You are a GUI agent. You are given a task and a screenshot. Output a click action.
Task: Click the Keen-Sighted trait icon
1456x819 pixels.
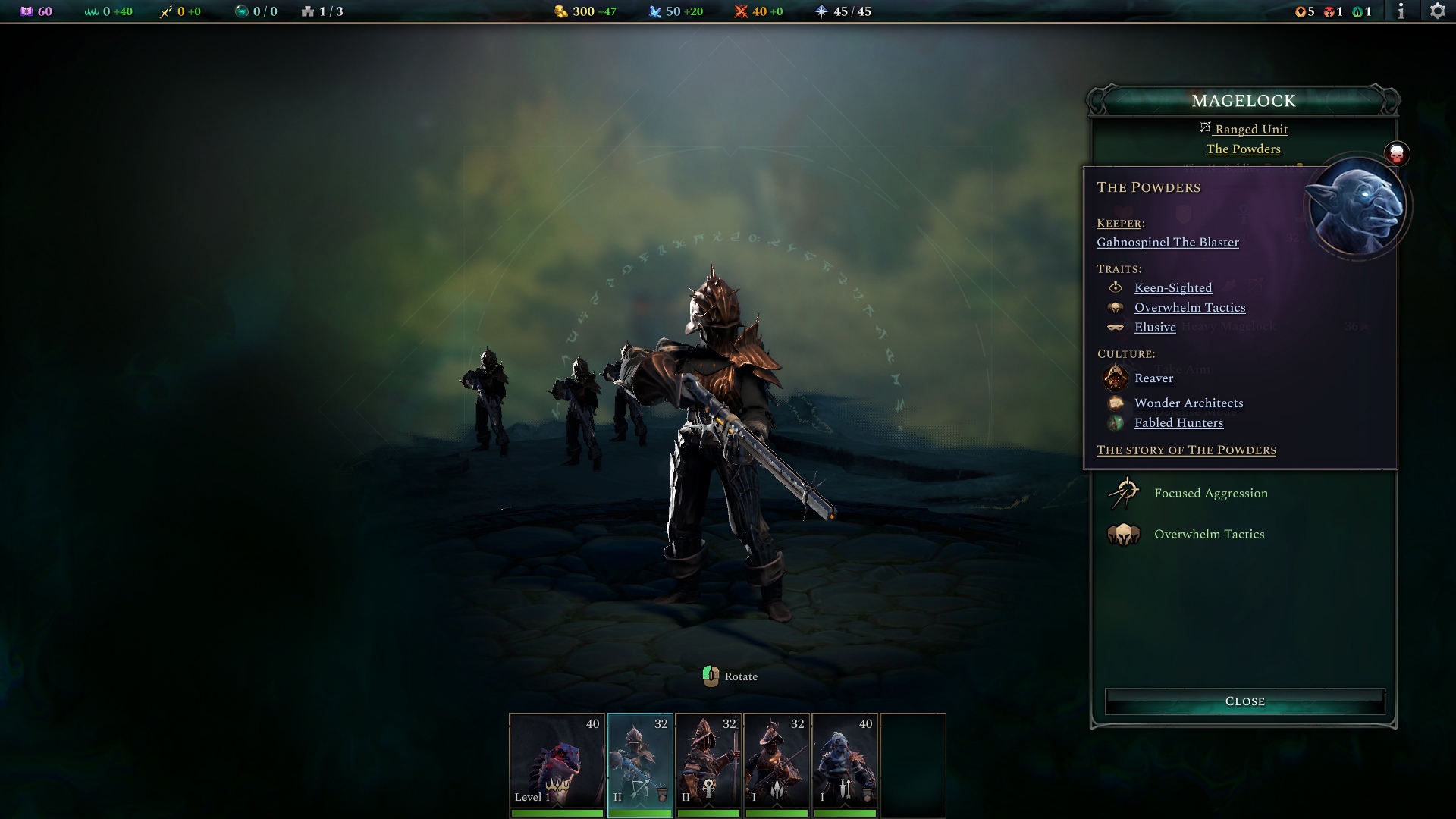(1116, 287)
